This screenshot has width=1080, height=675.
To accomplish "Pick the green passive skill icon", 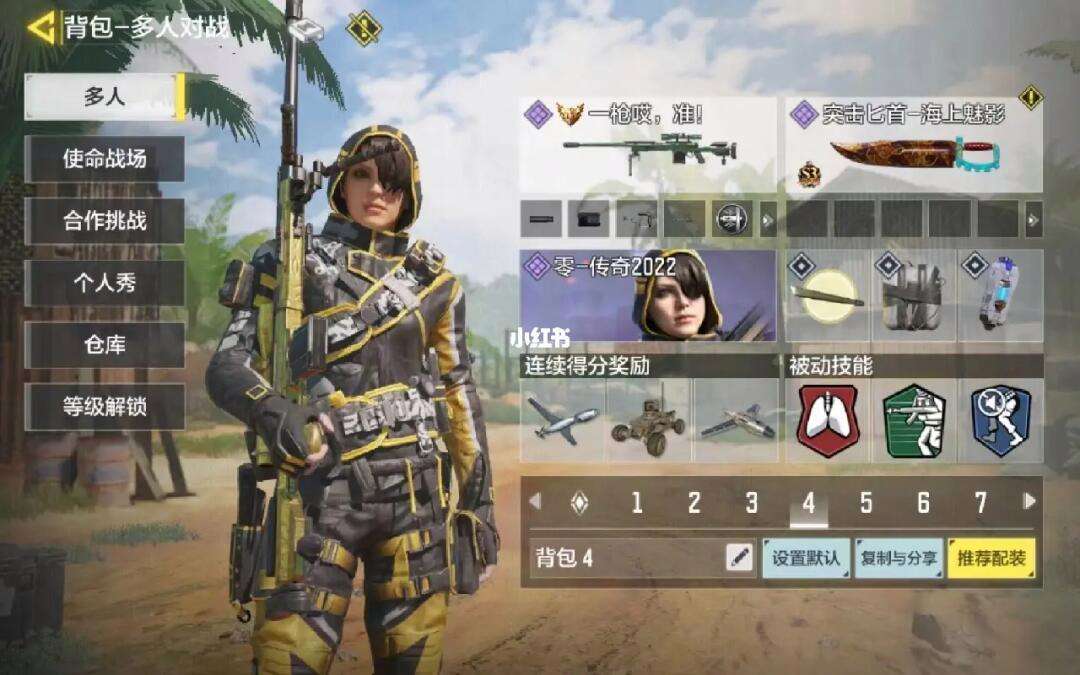I will [914, 420].
